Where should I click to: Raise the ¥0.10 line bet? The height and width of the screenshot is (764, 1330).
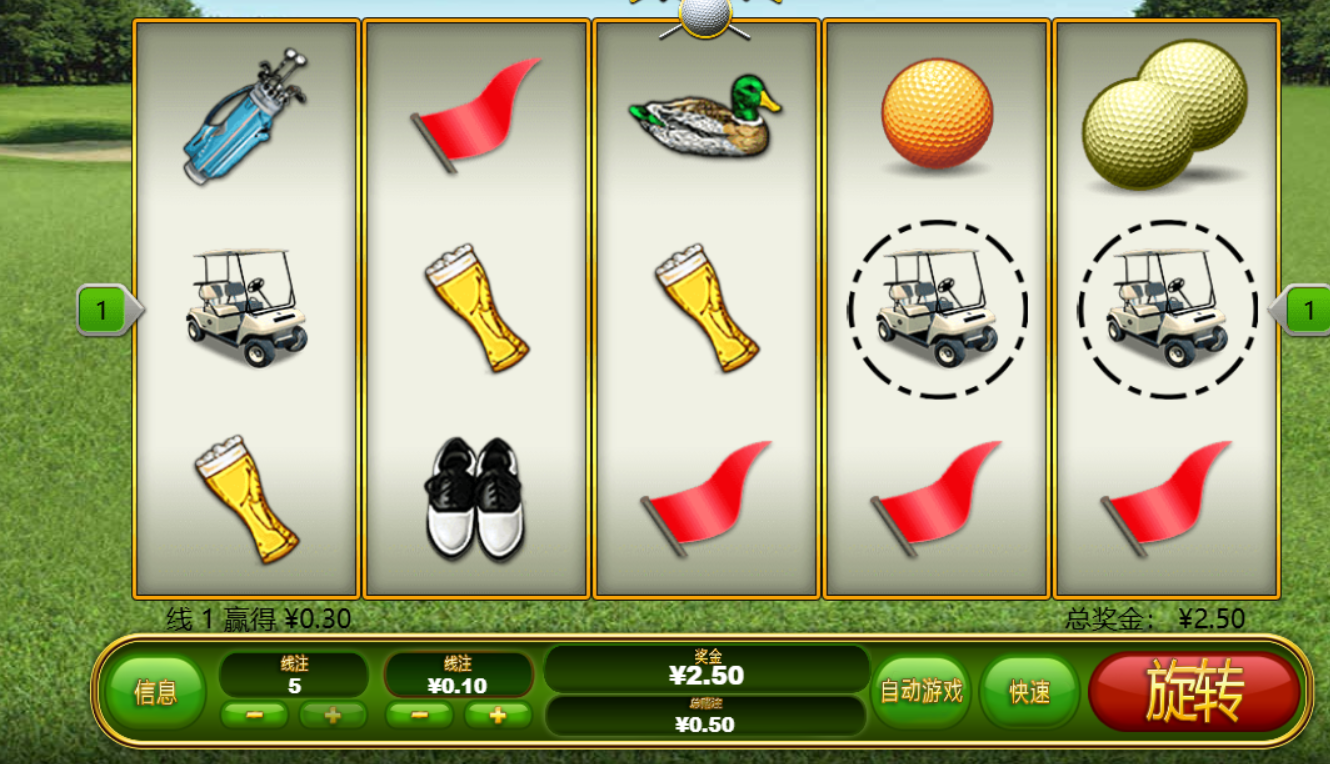497,715
